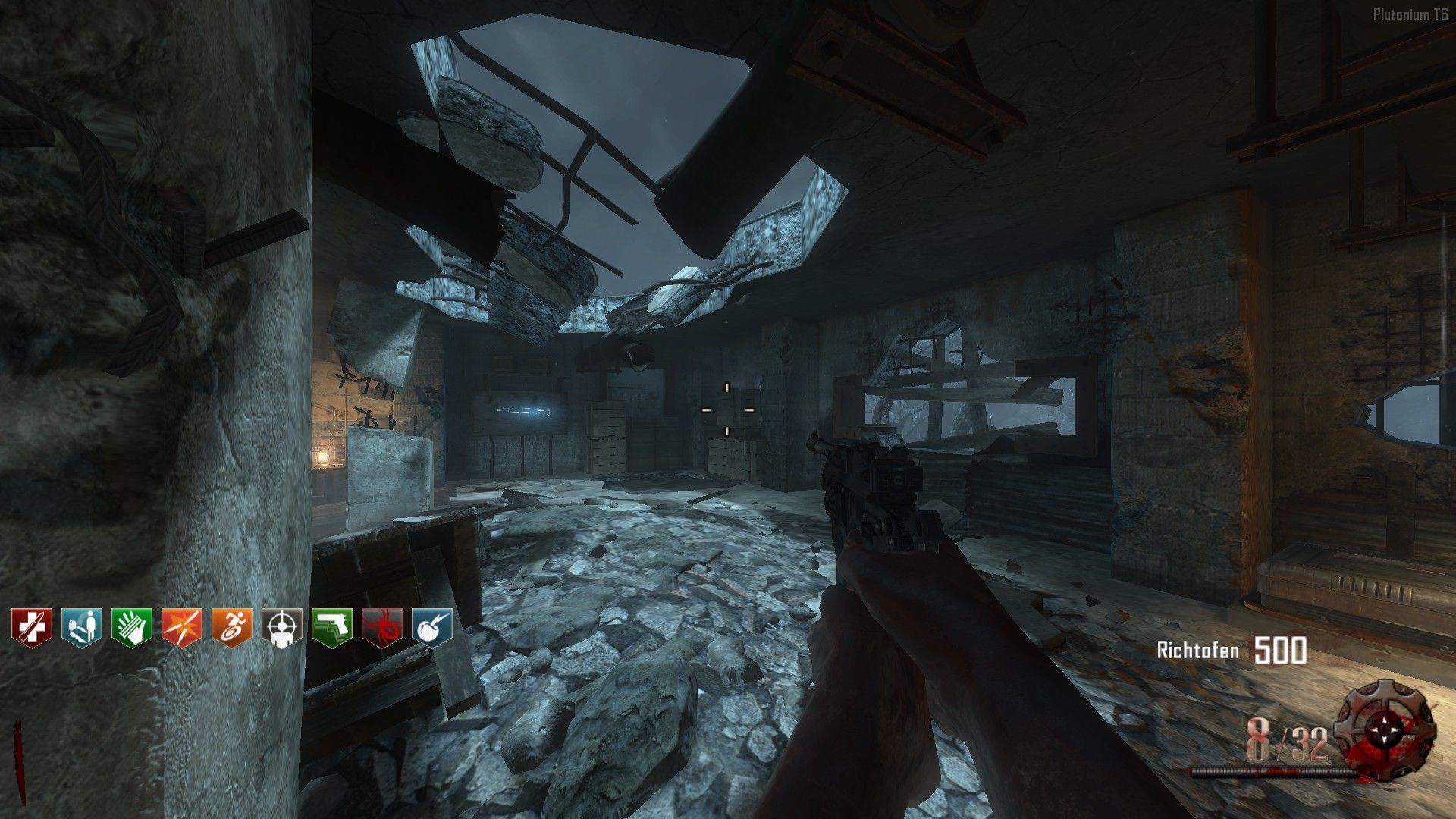
Task: Select the red spider perk icon
Action: 382,626
